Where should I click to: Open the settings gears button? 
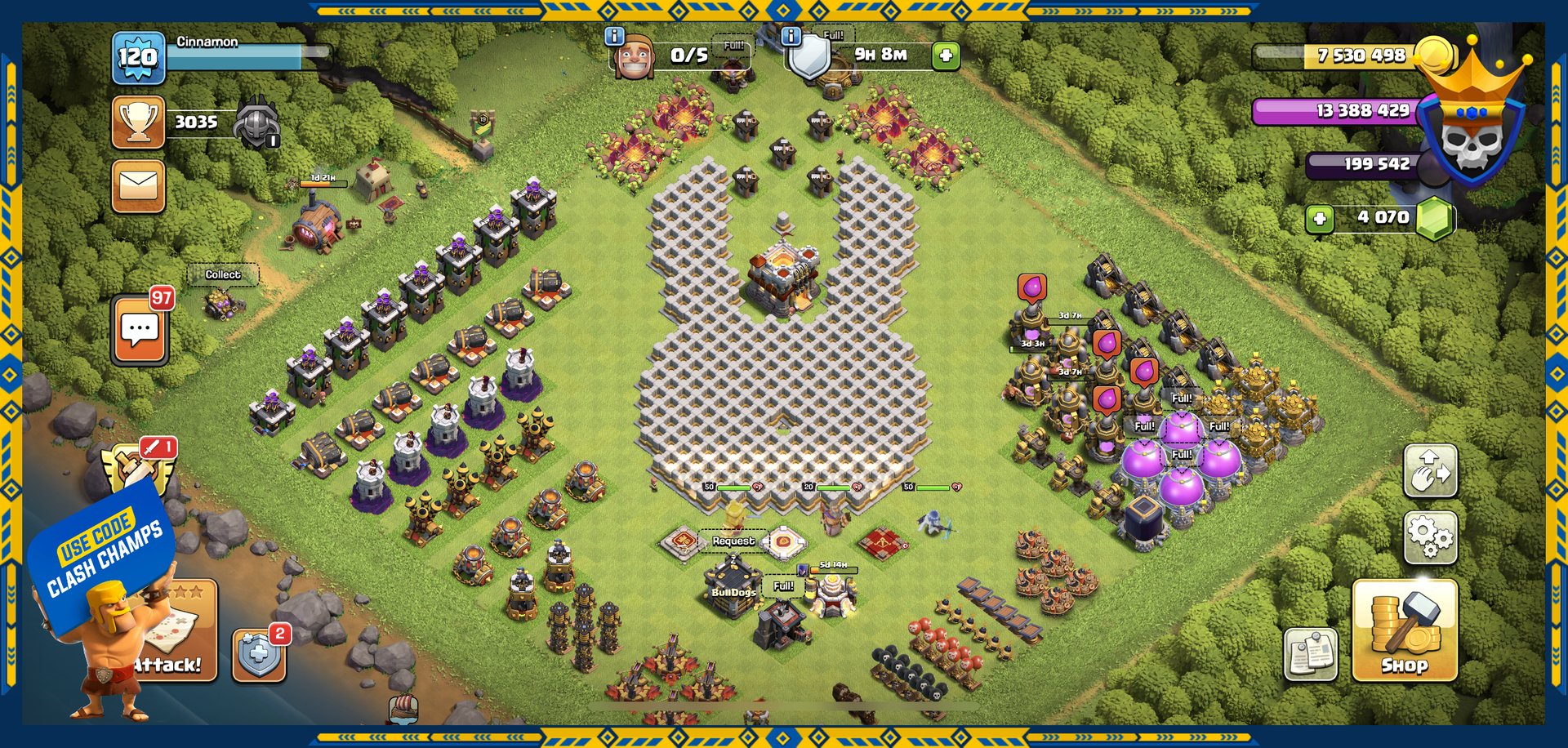tap(1430, 537)
